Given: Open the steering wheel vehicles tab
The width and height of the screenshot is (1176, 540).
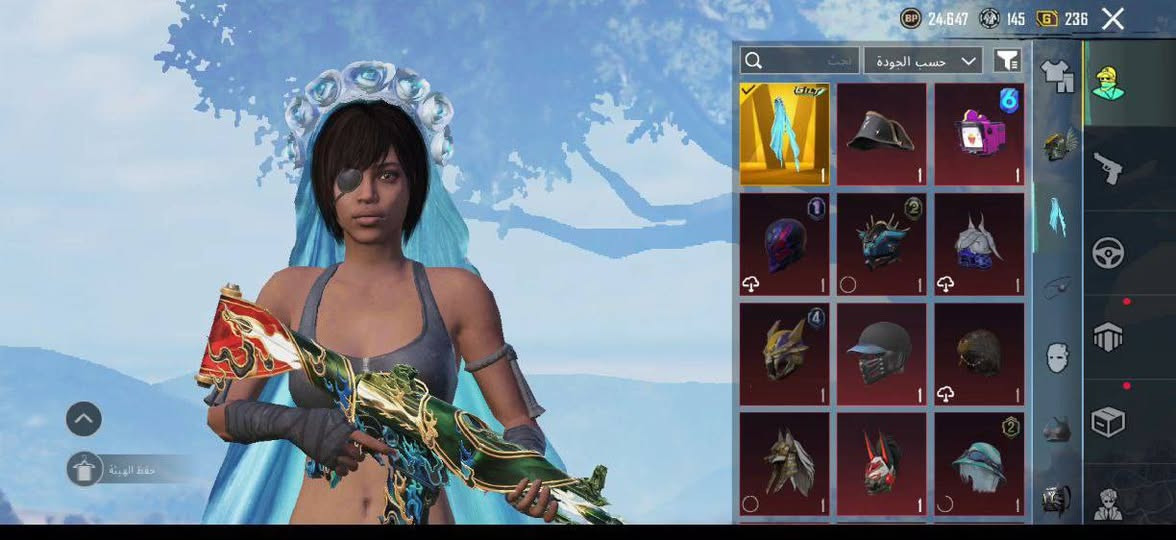Looking at the screenshot, I should [x=1107, y=253].
